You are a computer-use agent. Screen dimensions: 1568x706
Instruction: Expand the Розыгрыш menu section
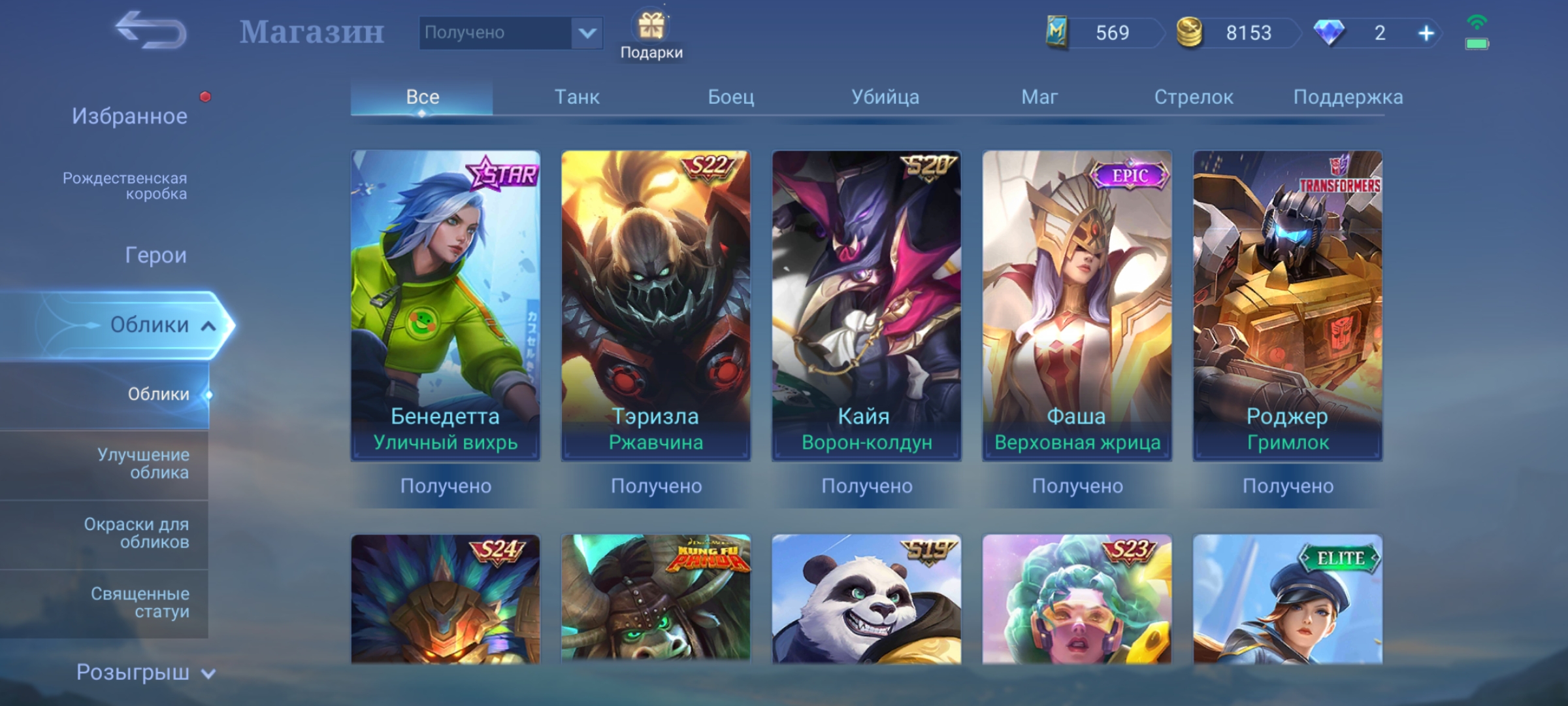pos(145,673)
